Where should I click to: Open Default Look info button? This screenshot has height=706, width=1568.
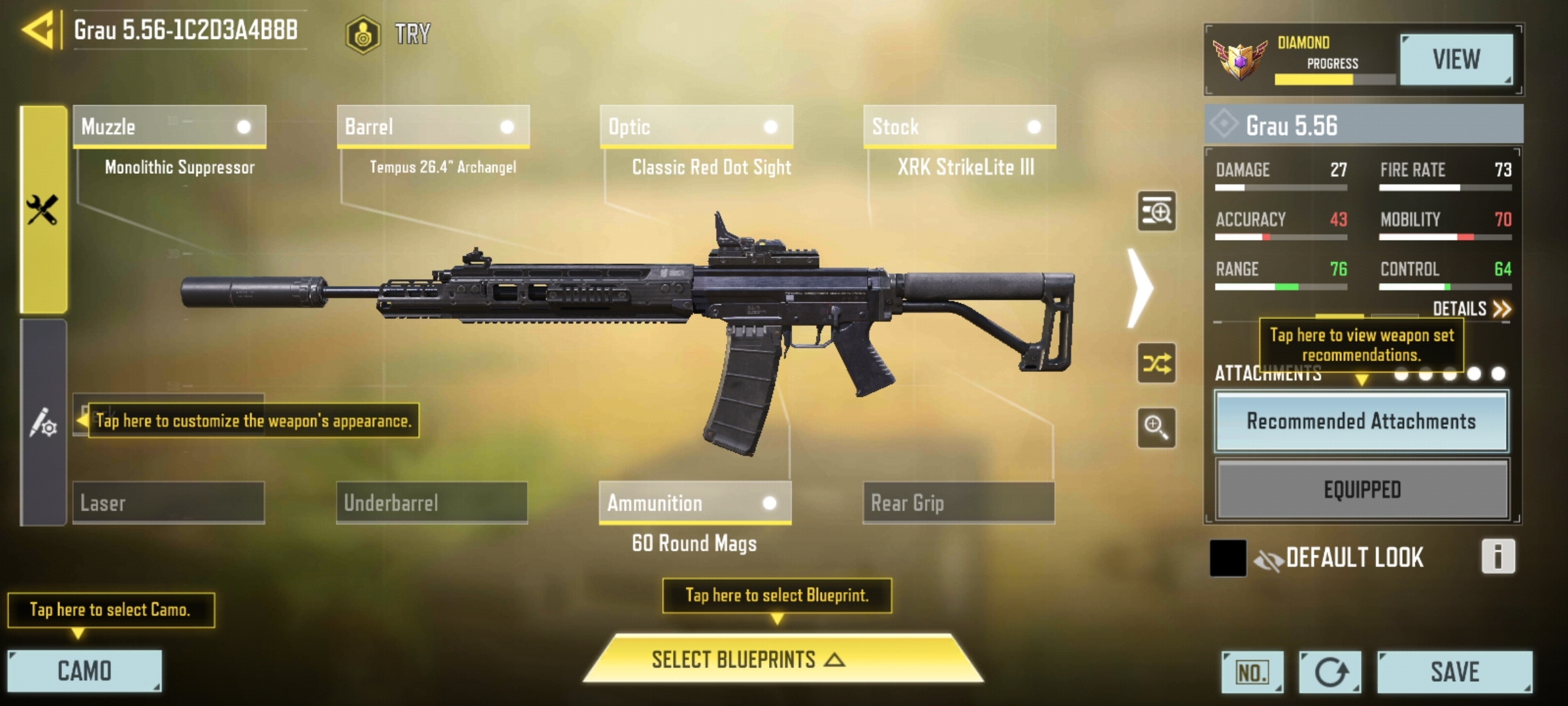click(1497, 557)
